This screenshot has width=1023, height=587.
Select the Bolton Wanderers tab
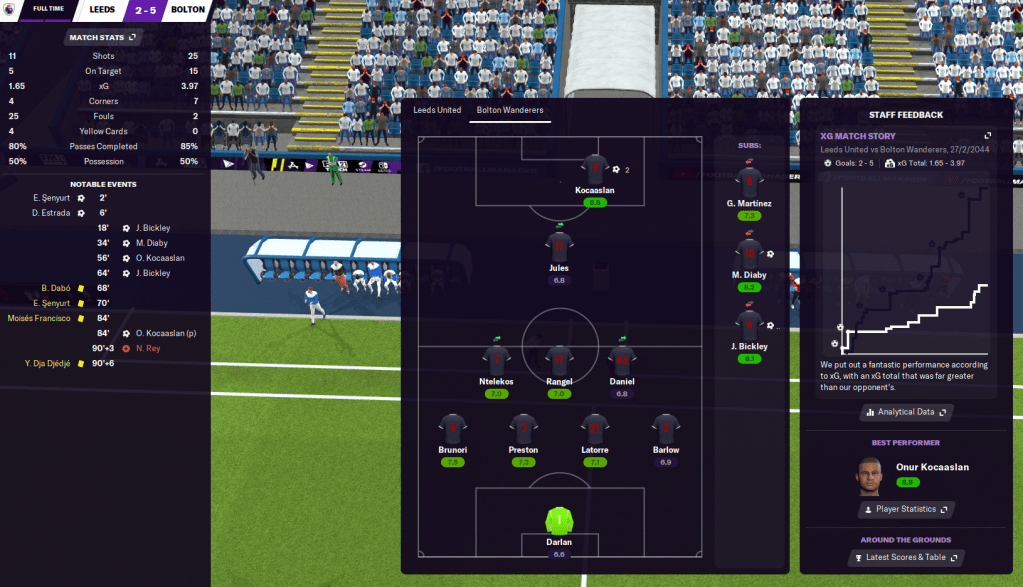tap(509, 110)
